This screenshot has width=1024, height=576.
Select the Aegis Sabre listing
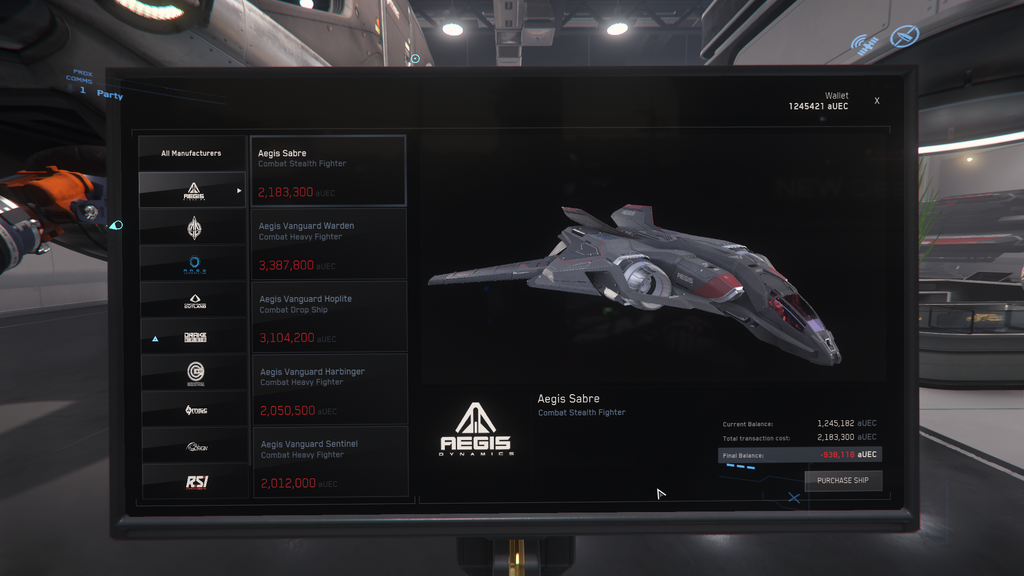click(328, 171)
